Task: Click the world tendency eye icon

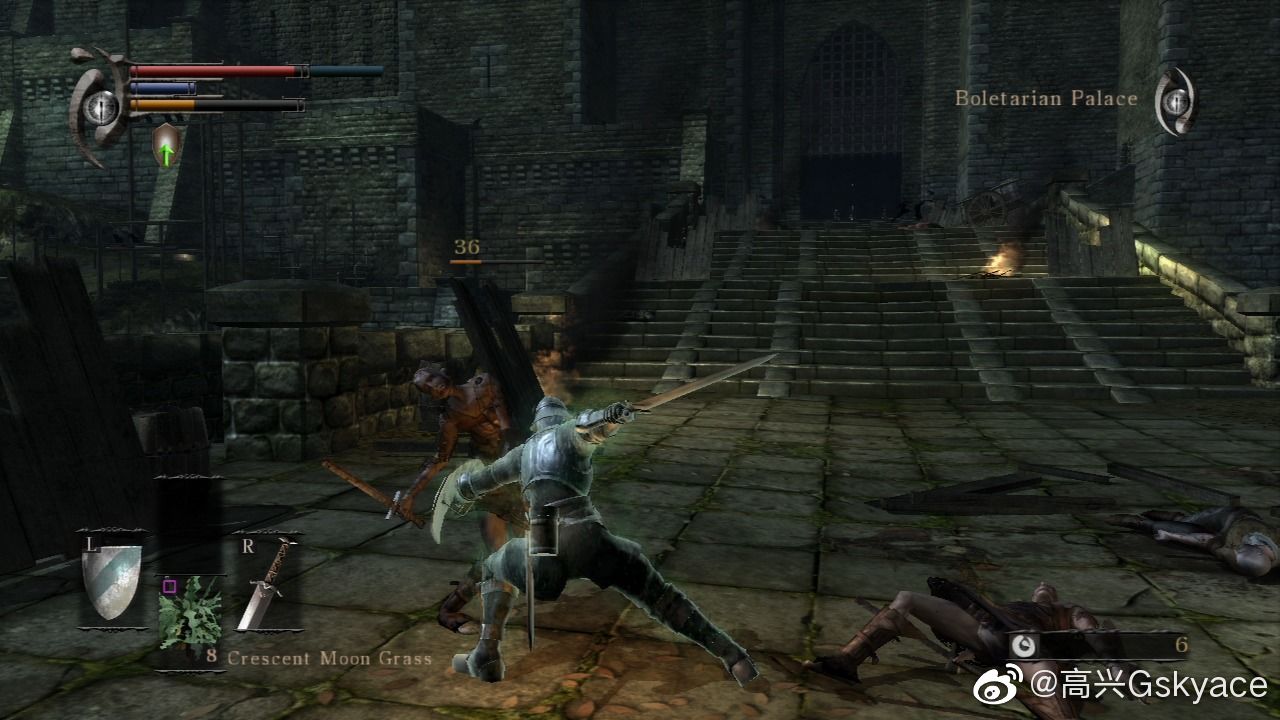Action: pos(1176,99)
